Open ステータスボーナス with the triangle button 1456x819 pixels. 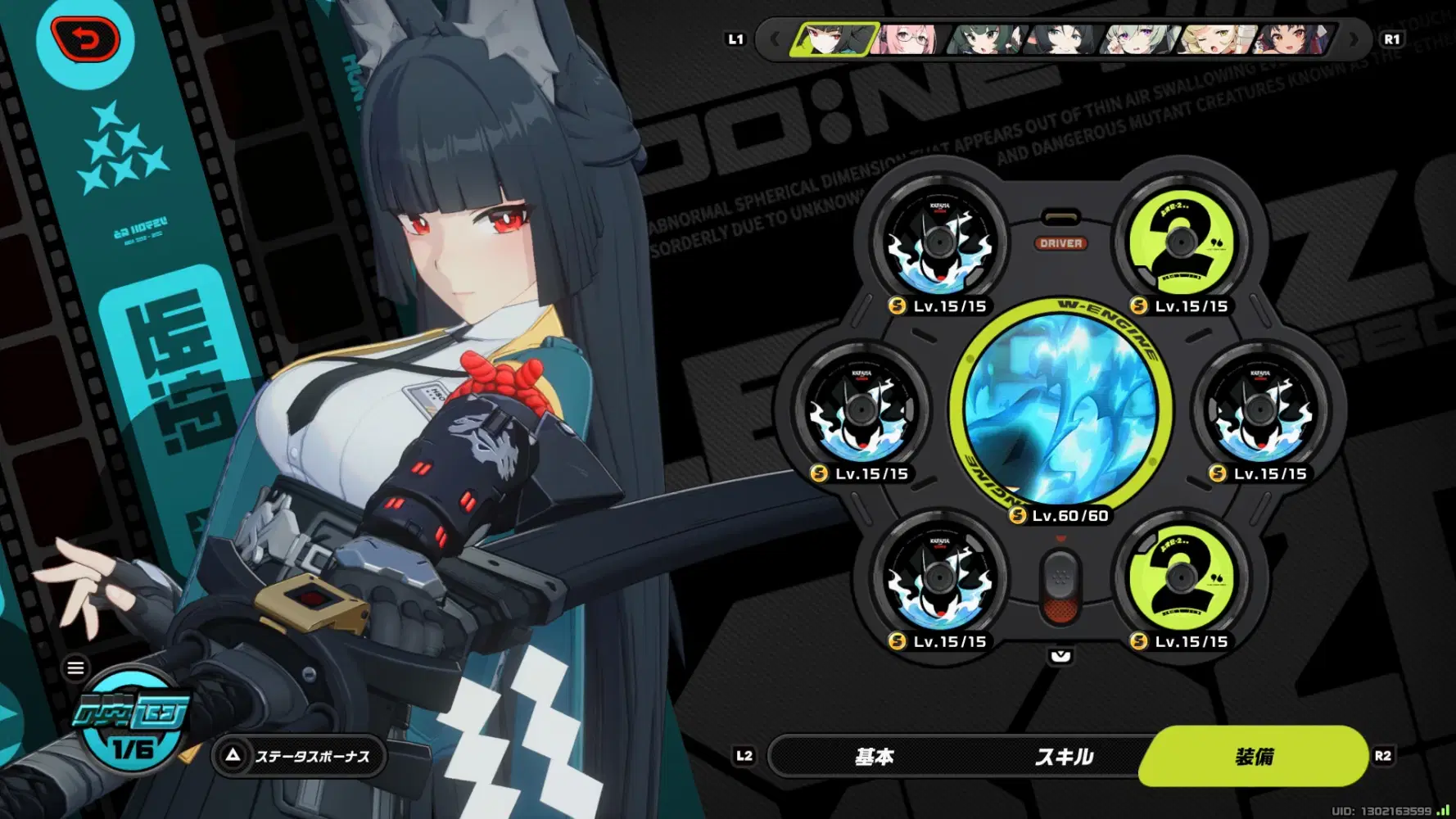tap(300, 756)
